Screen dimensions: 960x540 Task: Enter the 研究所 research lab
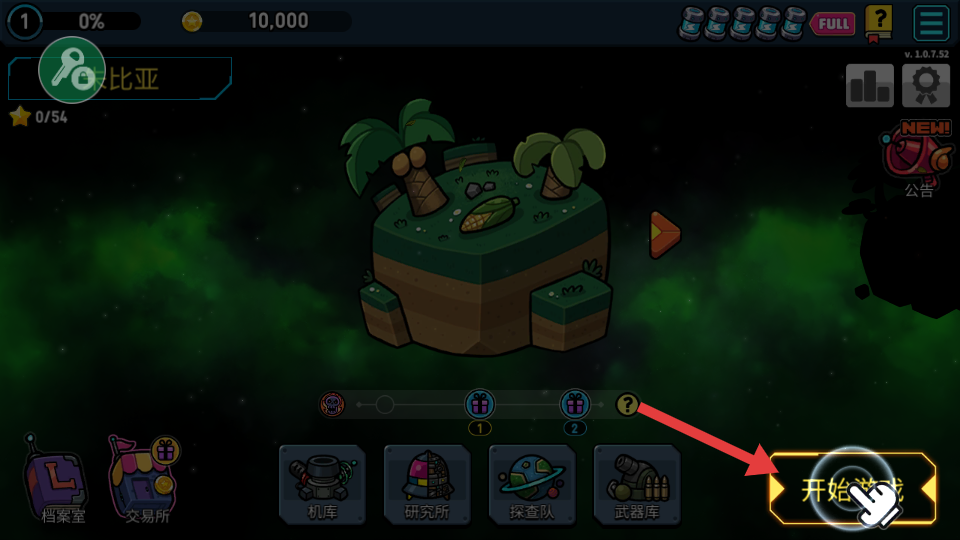coord(427,486)
